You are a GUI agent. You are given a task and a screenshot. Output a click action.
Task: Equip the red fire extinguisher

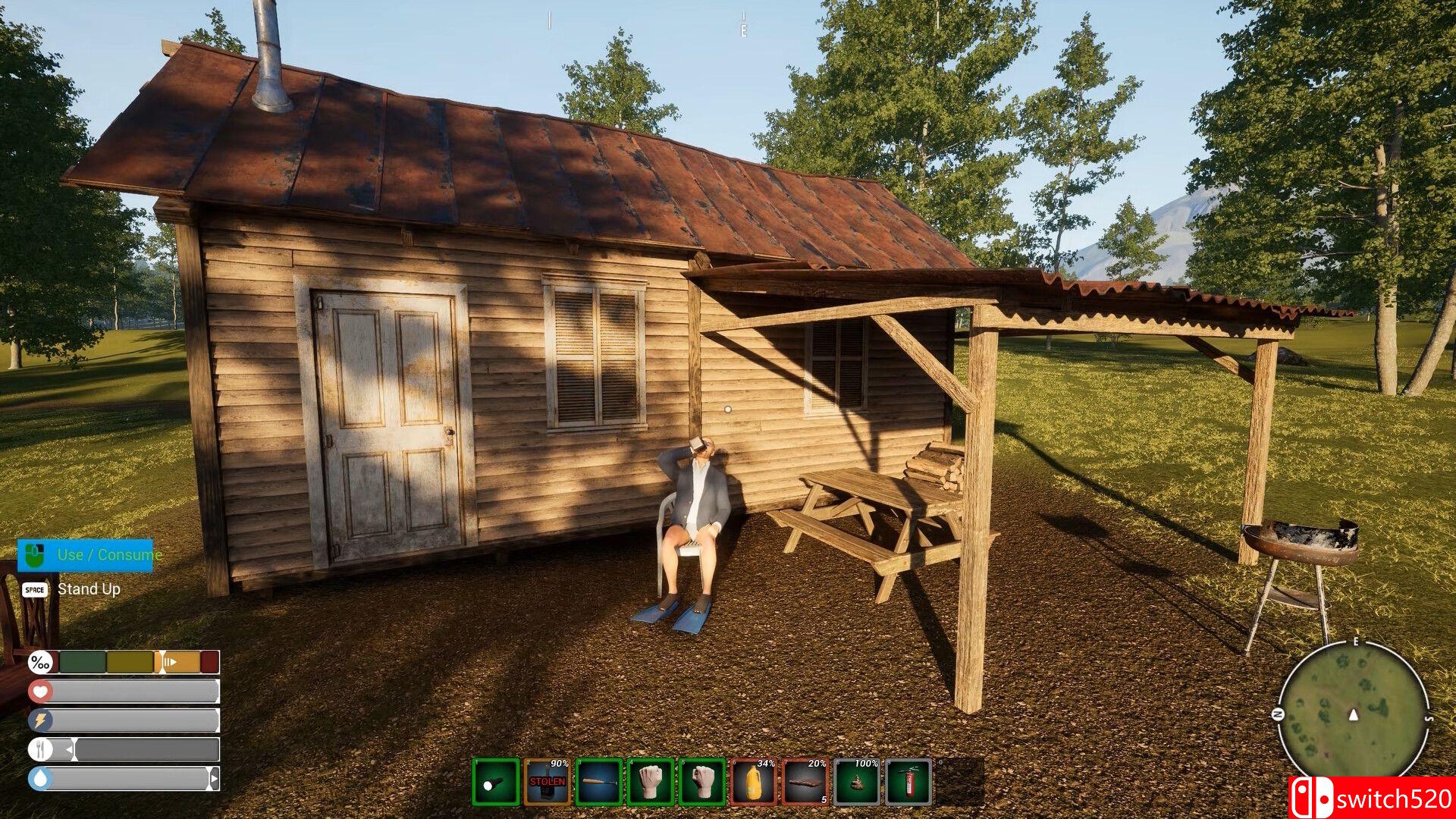click(908, 782)
